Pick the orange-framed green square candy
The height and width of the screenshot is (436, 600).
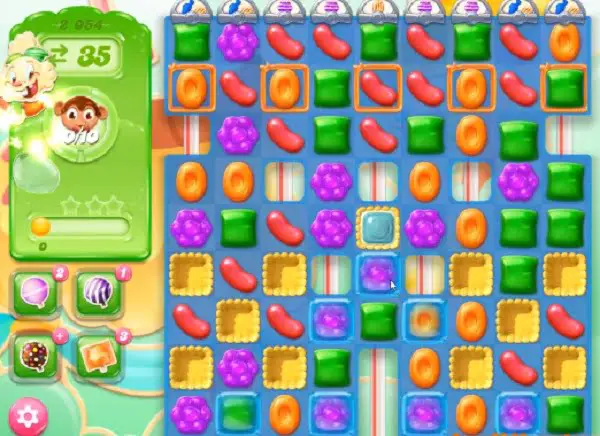564,87
